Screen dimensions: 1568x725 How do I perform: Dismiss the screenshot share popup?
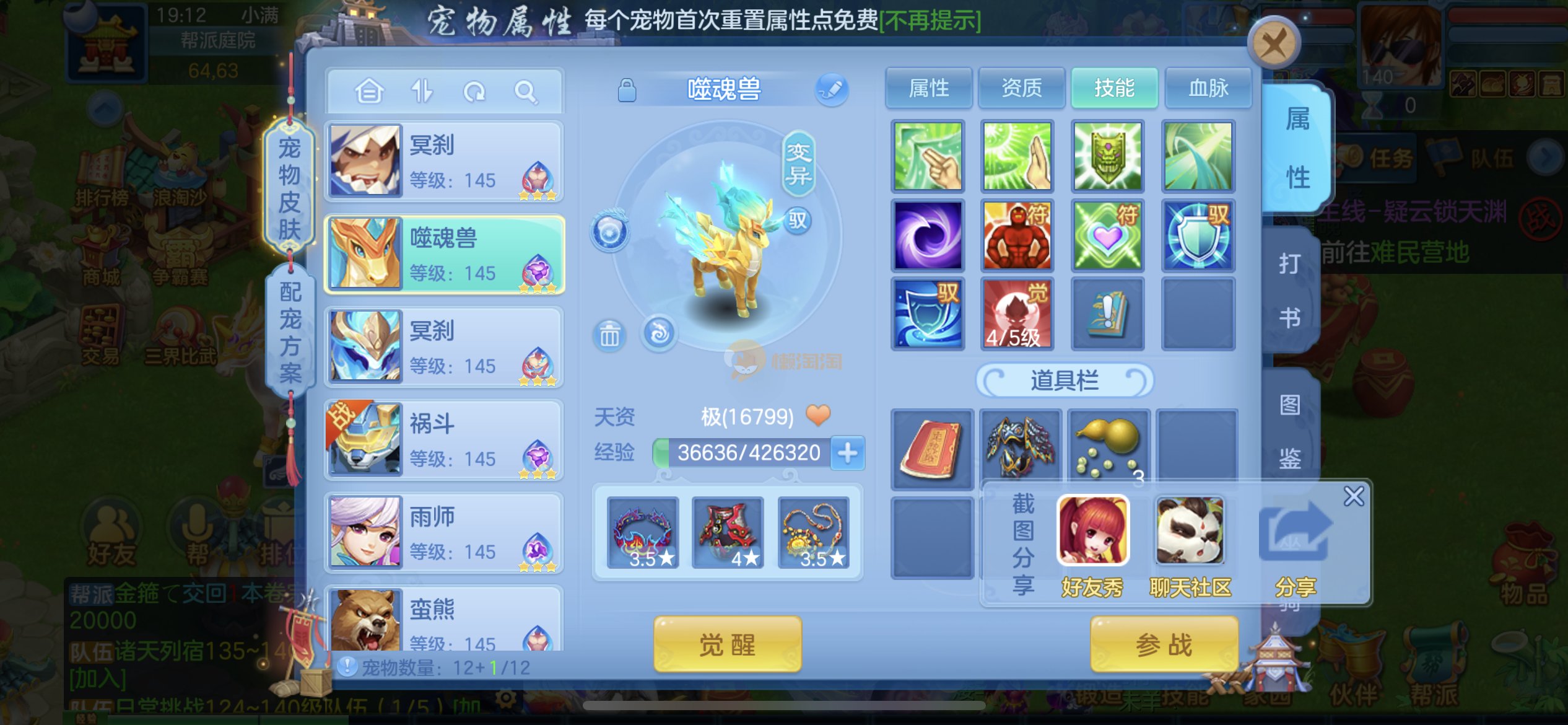[x=1353, y=496]
